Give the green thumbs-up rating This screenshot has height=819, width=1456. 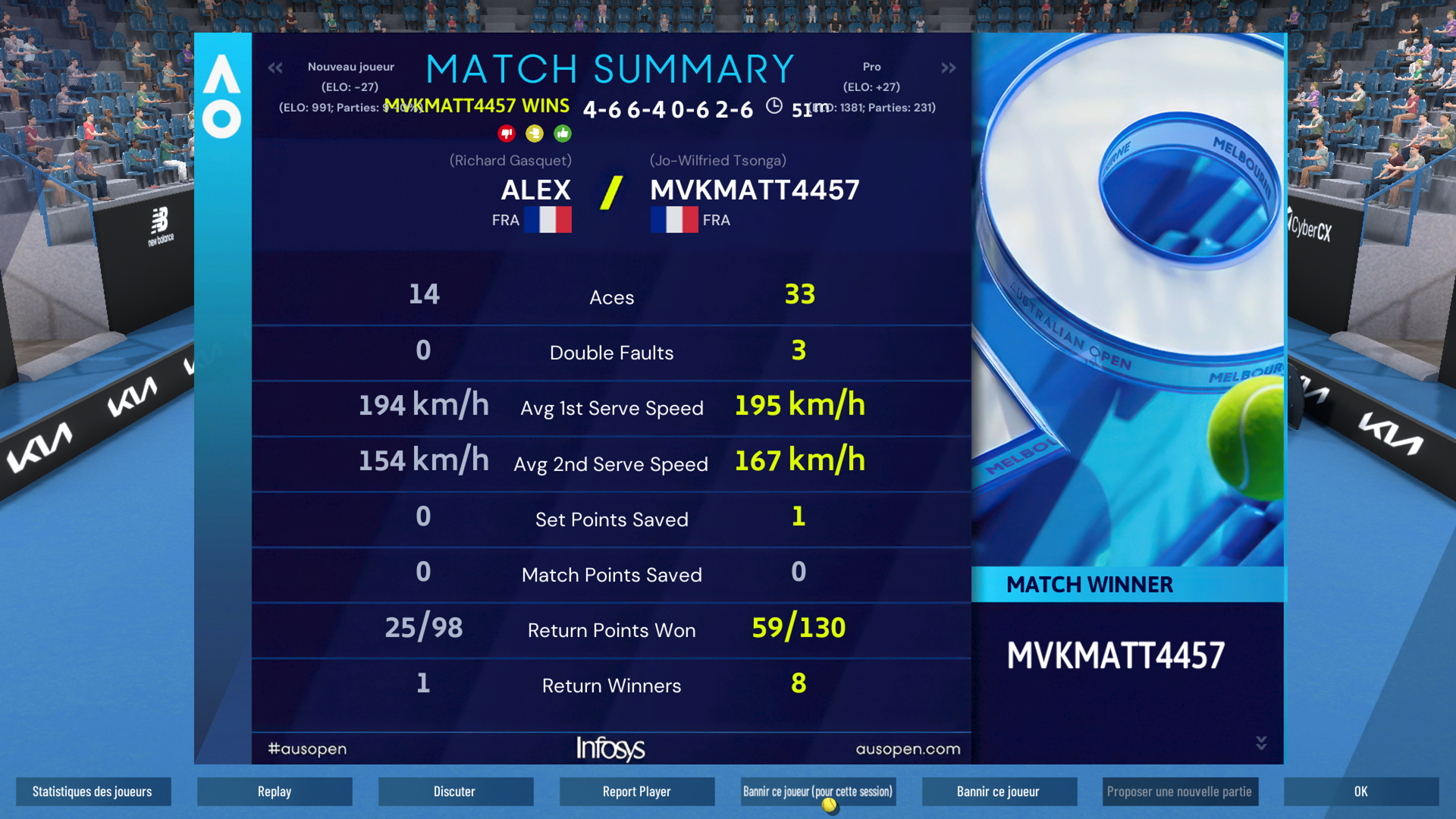coord(563,134)
